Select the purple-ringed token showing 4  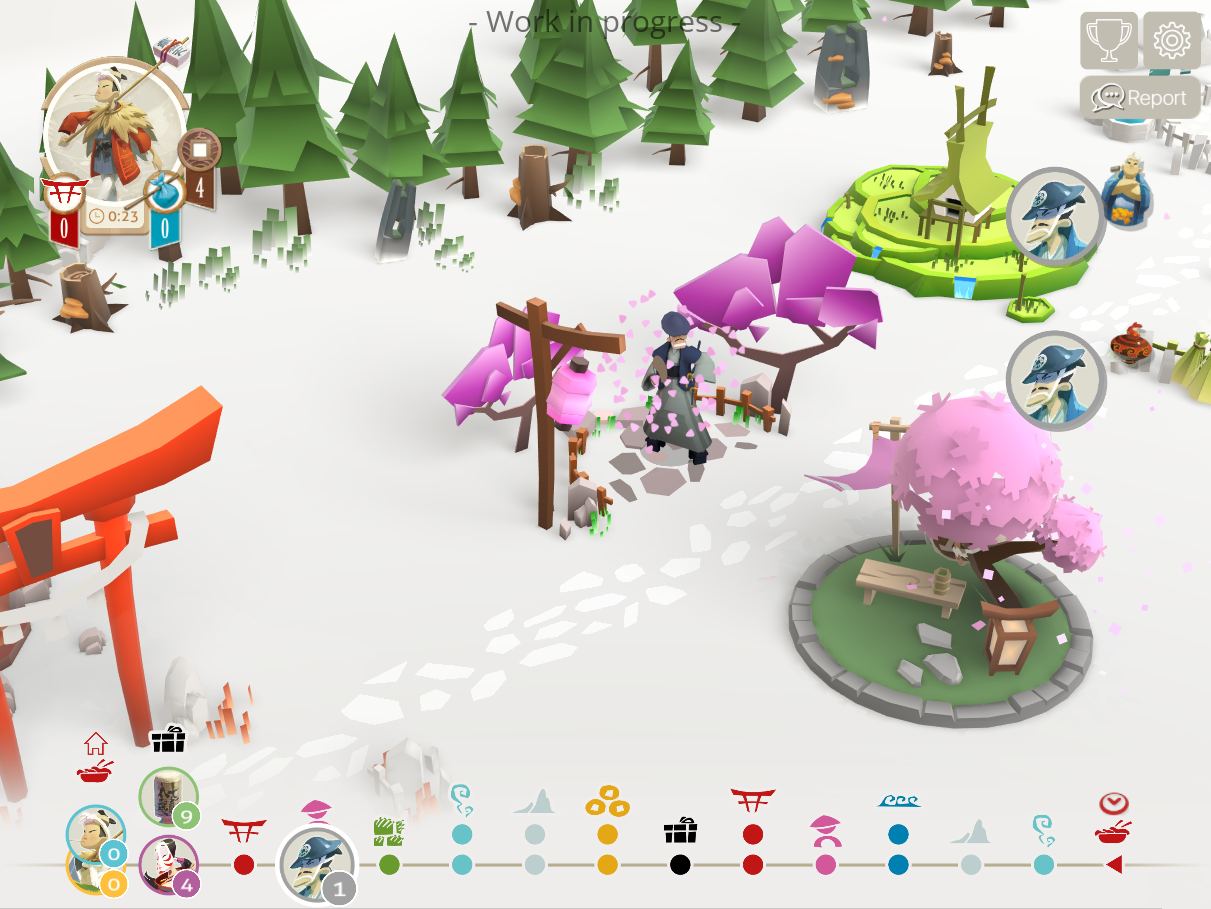166,864
